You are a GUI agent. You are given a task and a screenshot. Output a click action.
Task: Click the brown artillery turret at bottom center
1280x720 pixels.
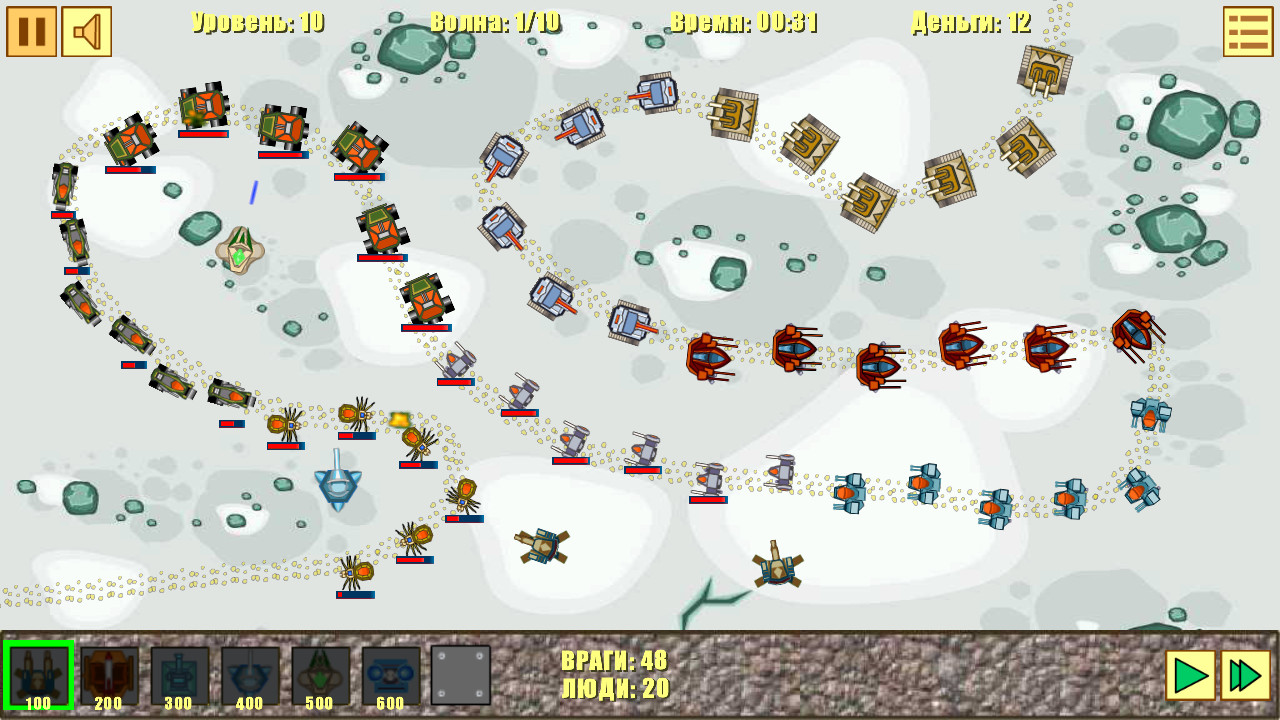point(775,568)
